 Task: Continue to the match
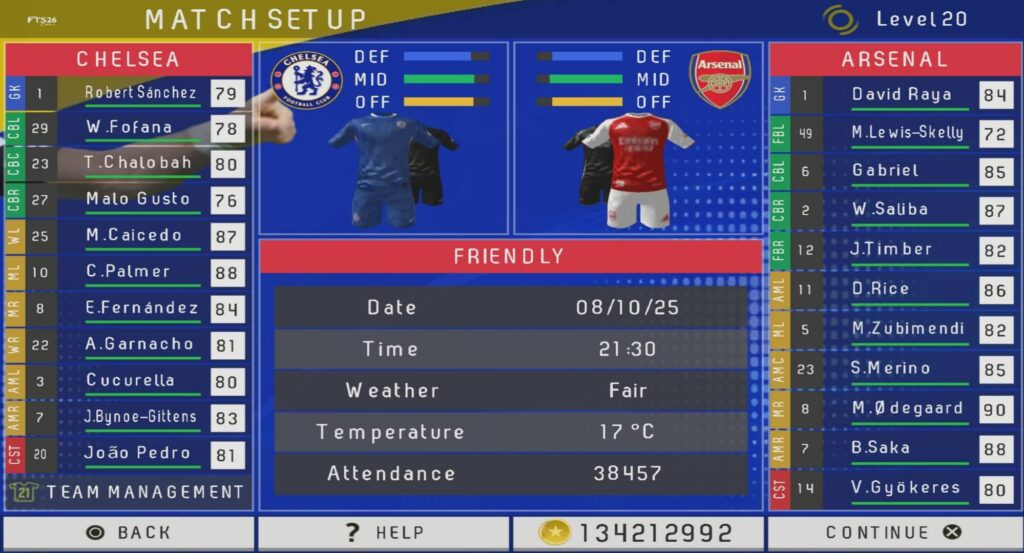pyautogui.click(x=893, y=533)
